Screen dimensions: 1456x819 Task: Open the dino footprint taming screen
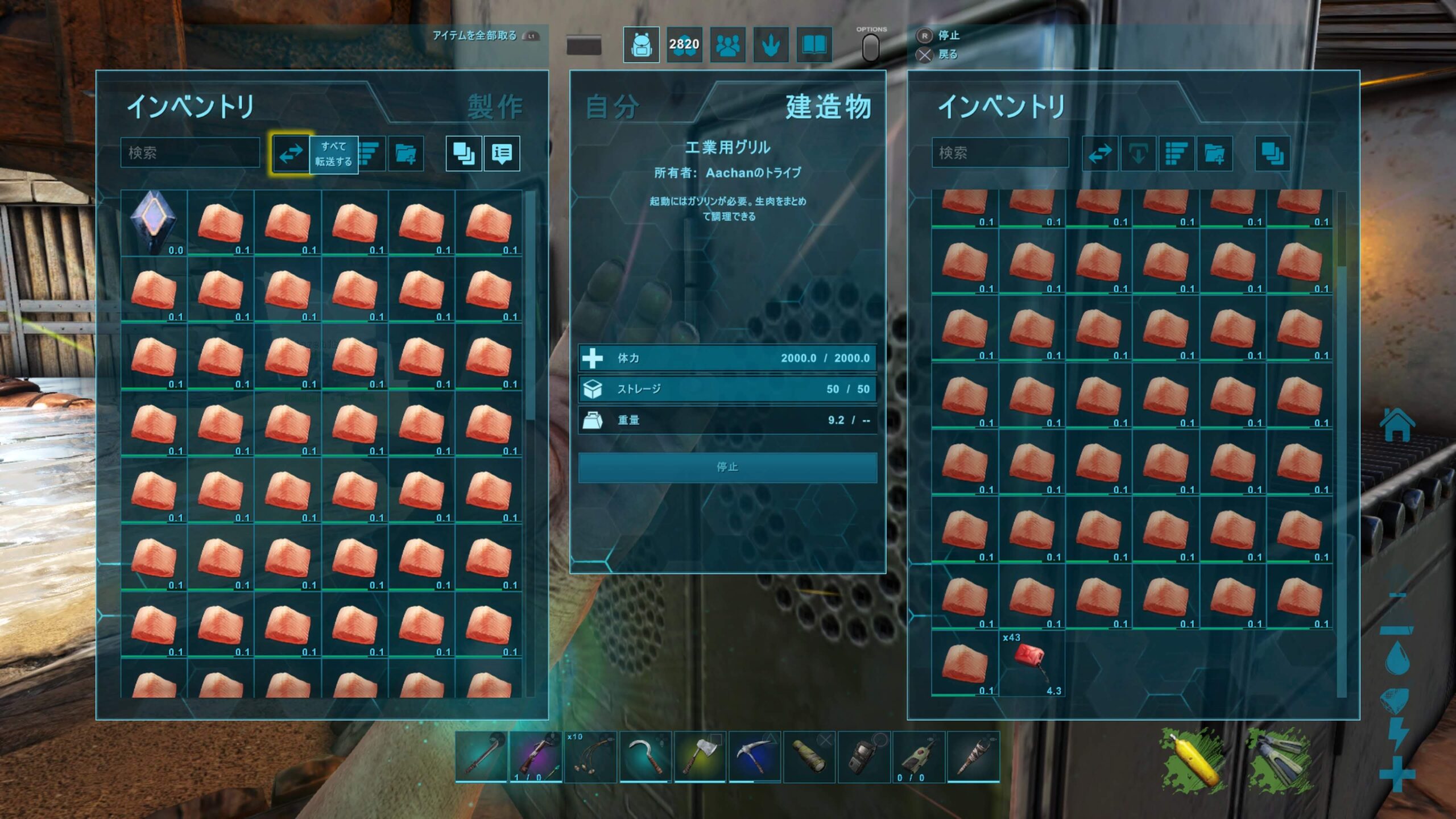(771, 44)
